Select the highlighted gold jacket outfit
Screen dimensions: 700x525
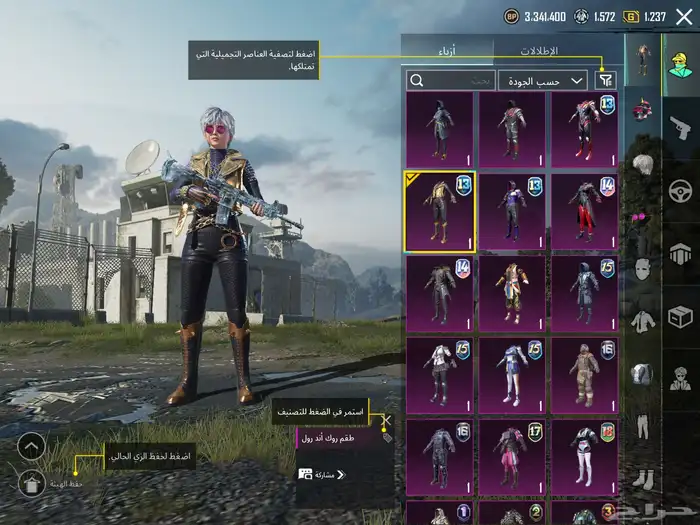(439, 211)
